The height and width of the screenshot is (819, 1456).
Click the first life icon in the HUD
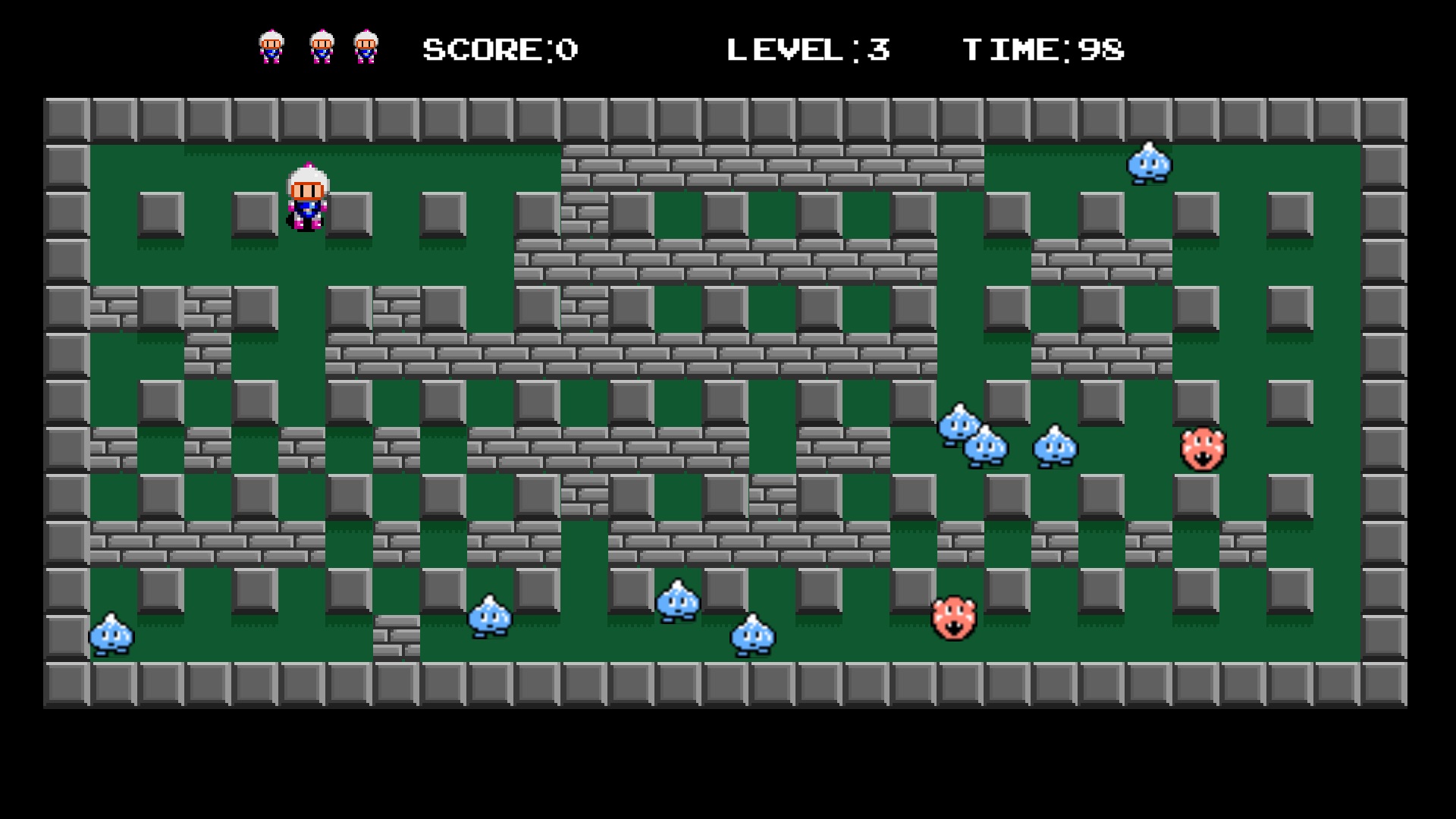tap(270, 47)
